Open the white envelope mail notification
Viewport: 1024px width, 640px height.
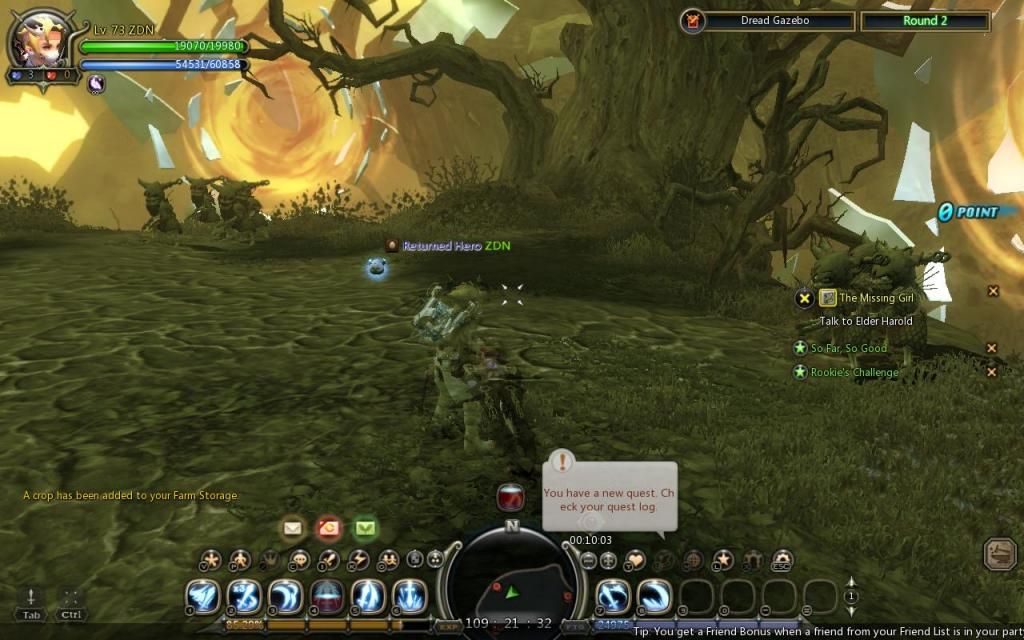[x=293, y=527]
